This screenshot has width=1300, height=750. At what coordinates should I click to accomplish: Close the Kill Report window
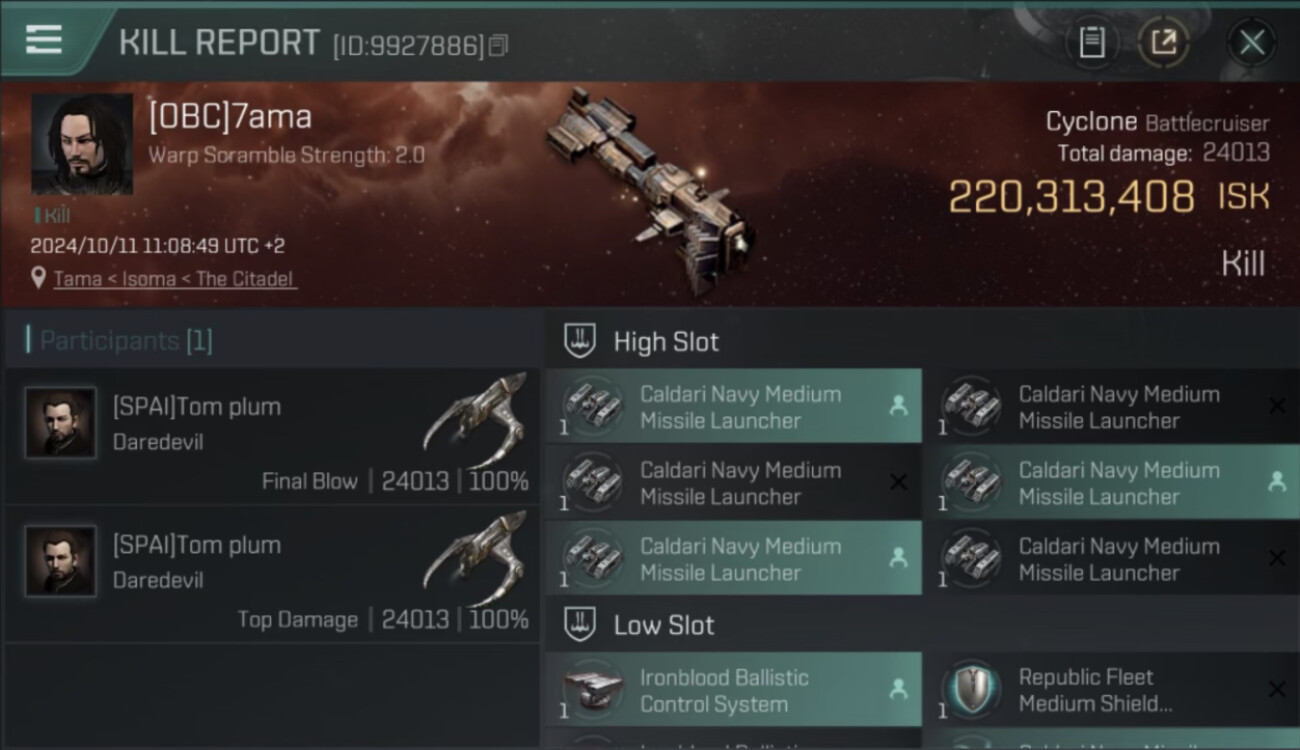(x=1251, y=42)
